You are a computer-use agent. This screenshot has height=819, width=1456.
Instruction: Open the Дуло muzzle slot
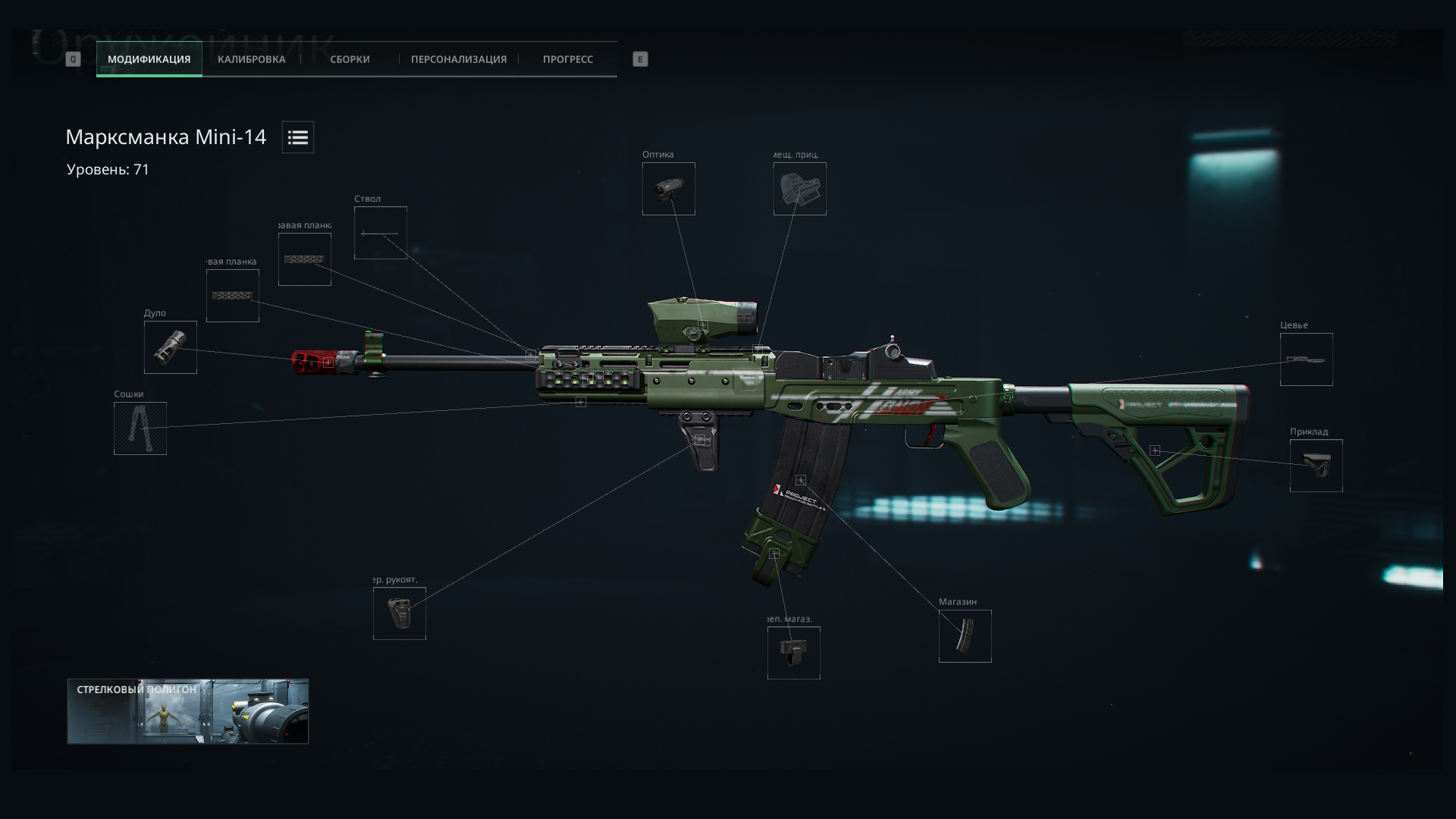[170, 347]
